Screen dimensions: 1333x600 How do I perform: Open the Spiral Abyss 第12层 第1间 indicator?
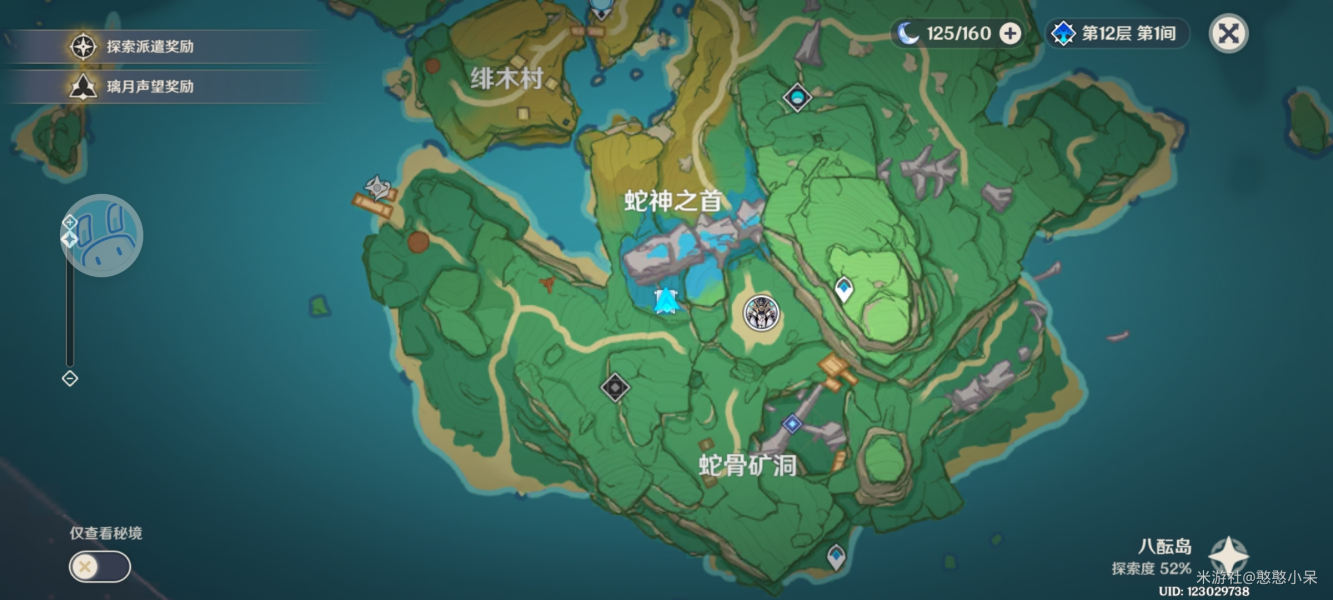[x=1118, y=34]
